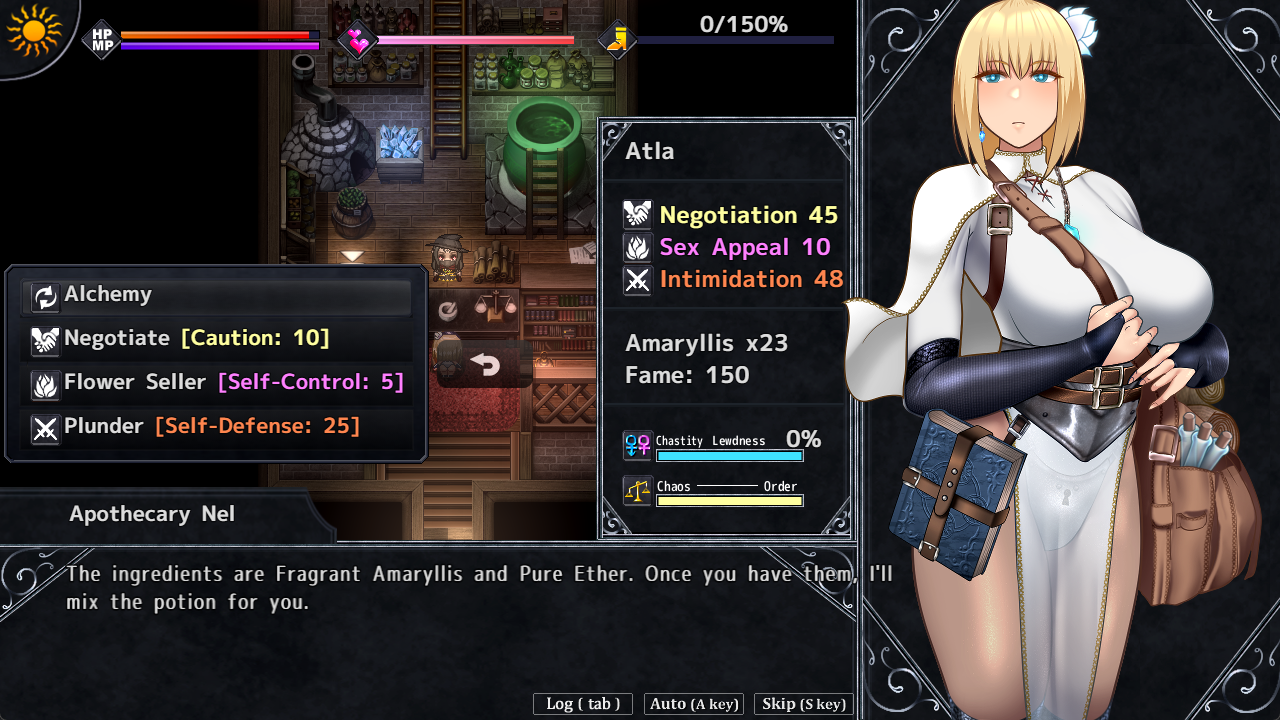The height and width of the screenshot is (720, 1280).
Task: Choose Plunder with Self-Defense 25
Action: pyautogui.click(x=216, y=427)
